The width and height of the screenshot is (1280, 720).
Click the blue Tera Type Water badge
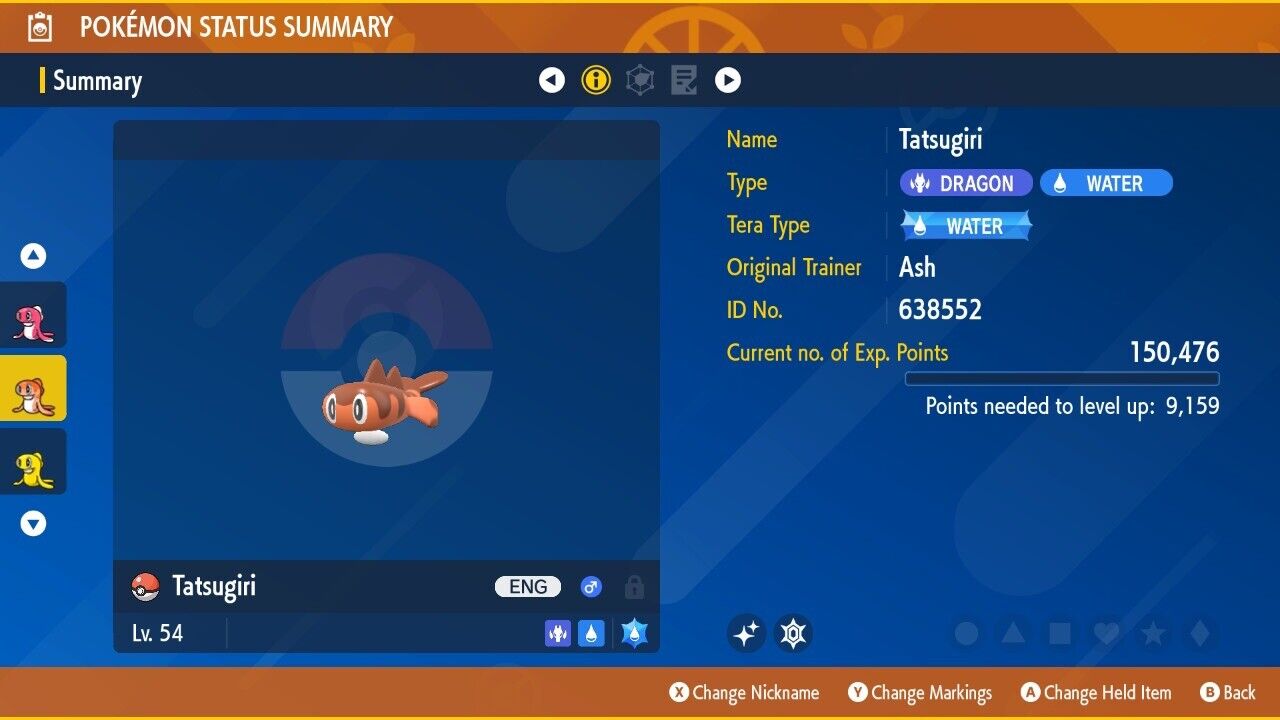(x=966, y=226)
